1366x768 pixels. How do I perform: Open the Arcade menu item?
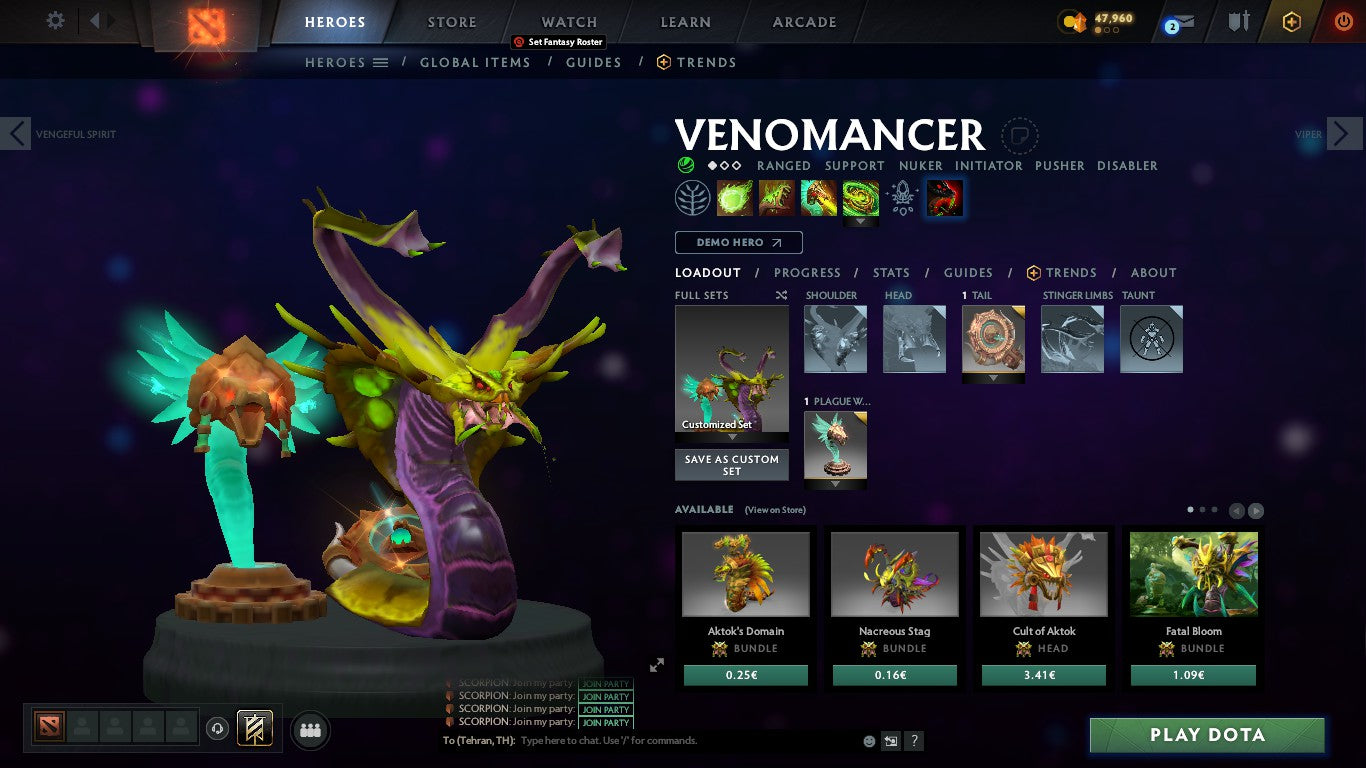click(x=802, y=20)
